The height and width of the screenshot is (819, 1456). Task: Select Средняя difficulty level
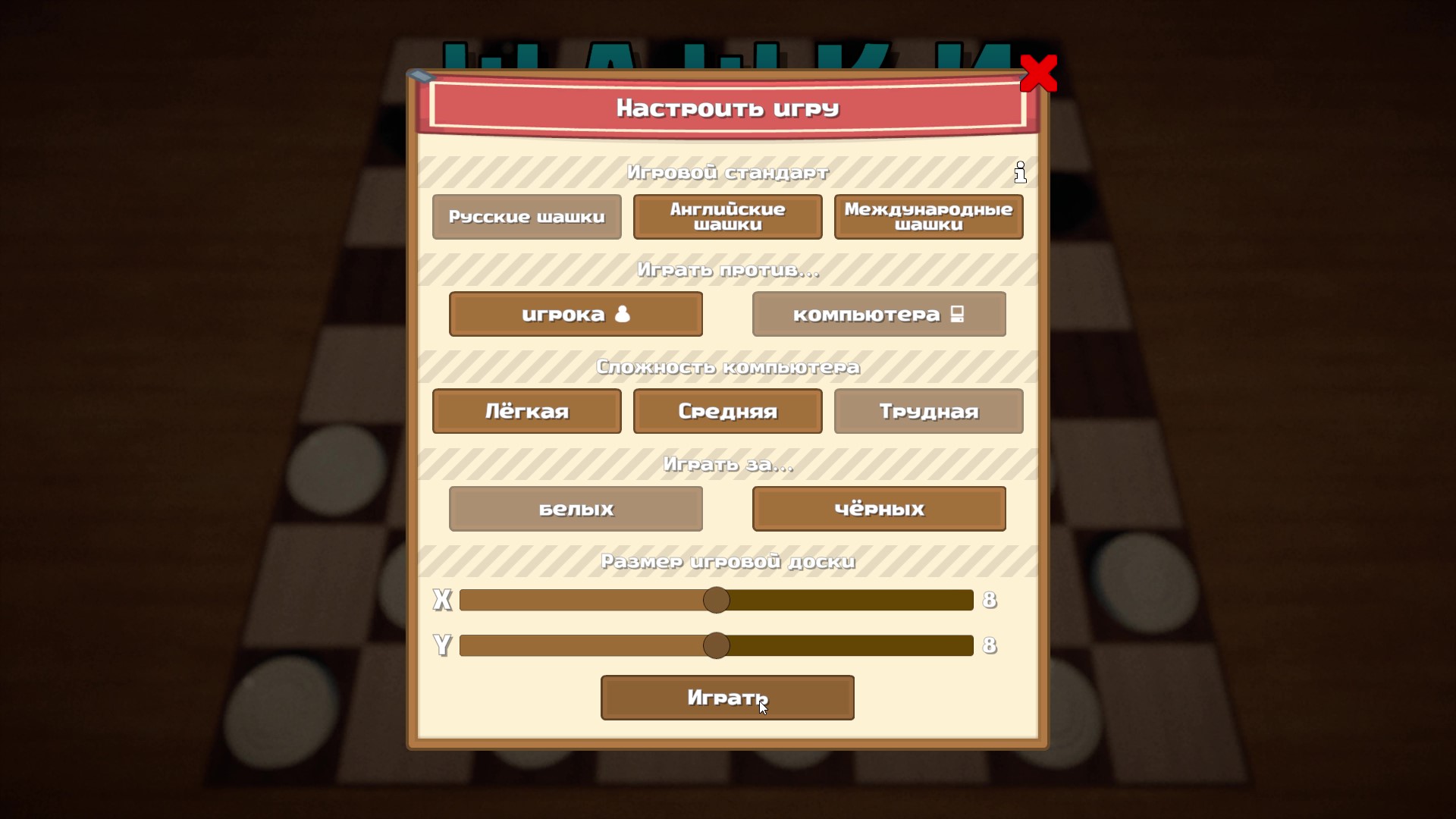pos(727,411)
